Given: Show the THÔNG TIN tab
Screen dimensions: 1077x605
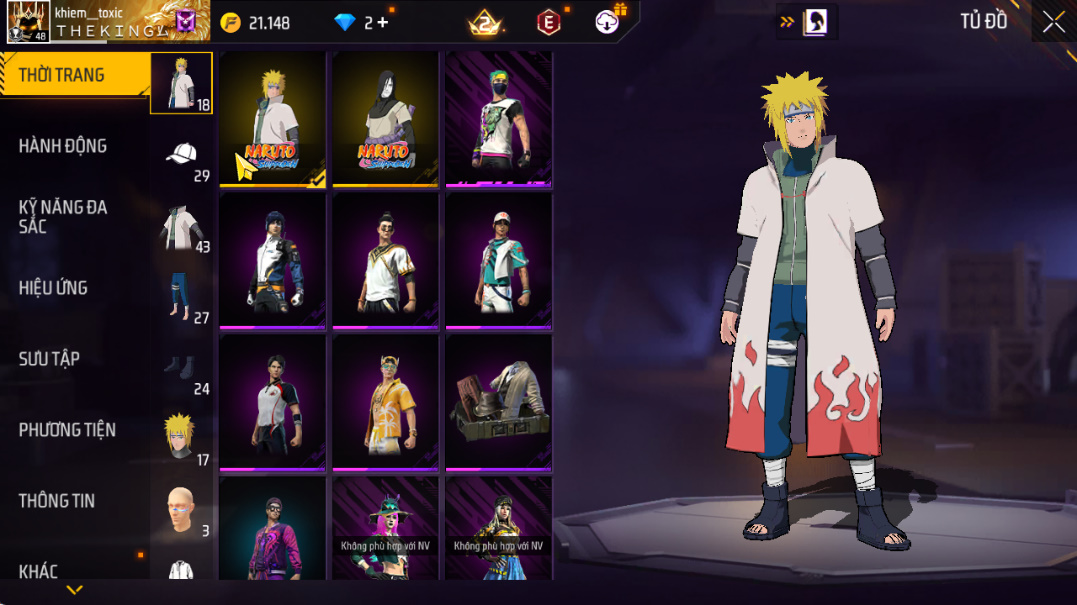Looking at the screenshot, I should point(57,501).
